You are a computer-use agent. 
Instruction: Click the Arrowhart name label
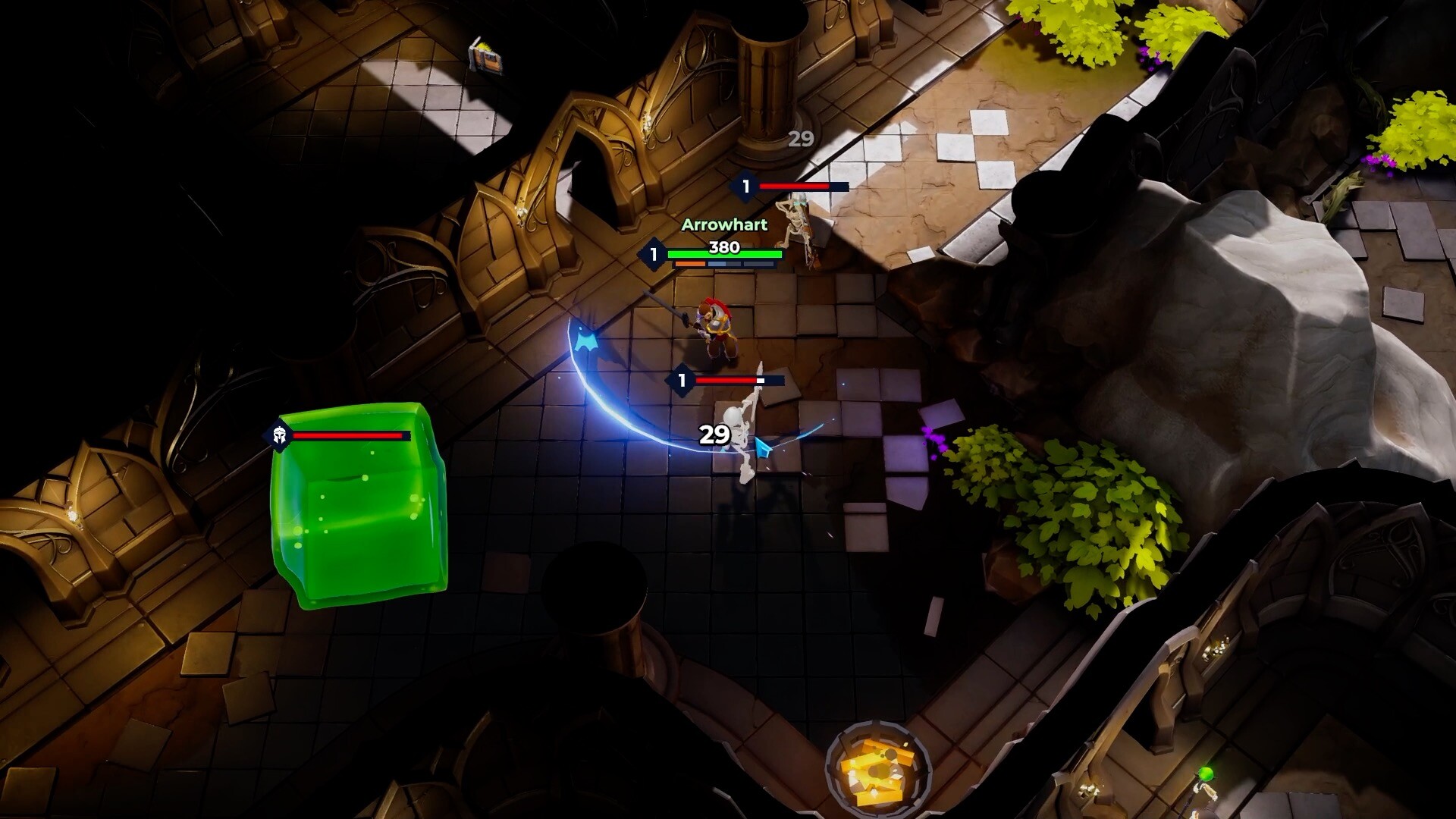coord(724,223)
